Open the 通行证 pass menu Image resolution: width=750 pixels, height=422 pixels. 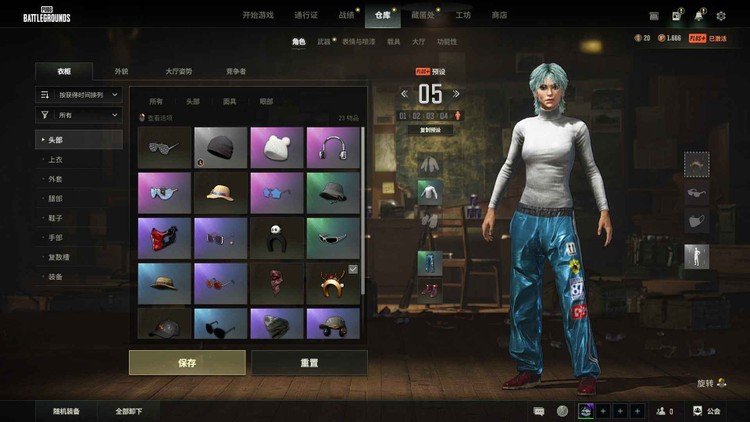click(x=307, y=16)
